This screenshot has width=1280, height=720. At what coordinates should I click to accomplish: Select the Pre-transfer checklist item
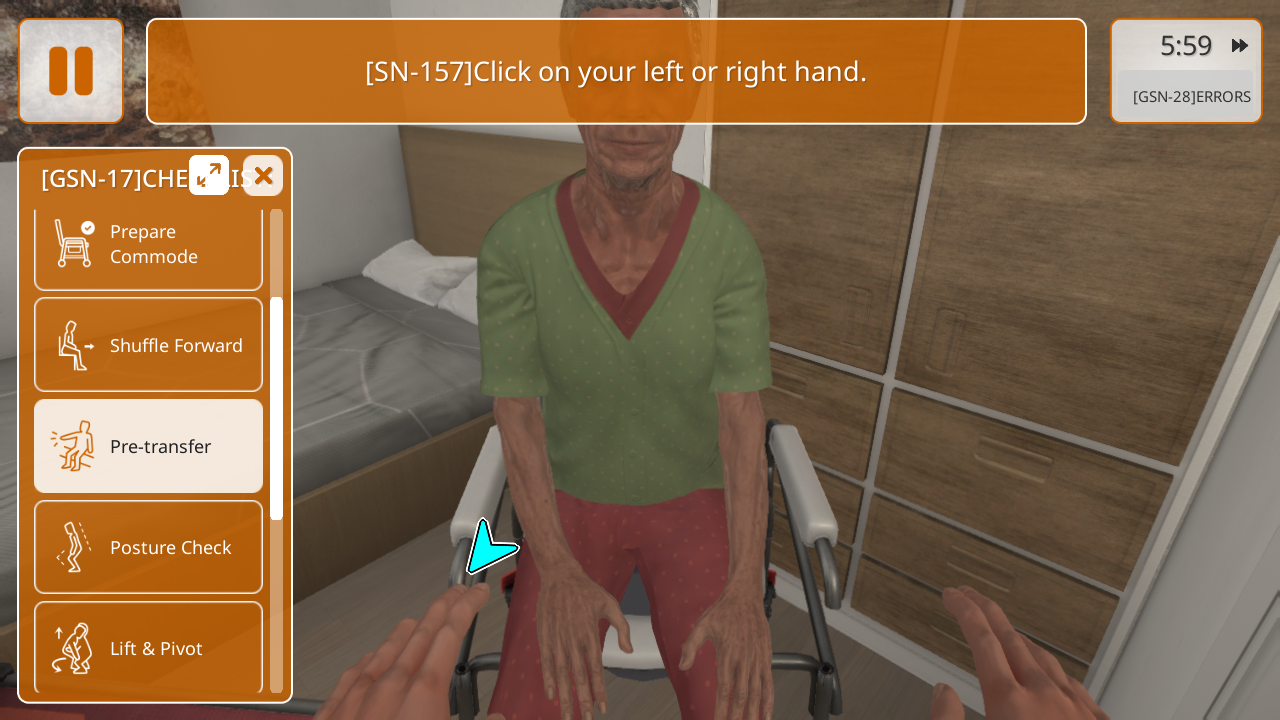point(148,446)
